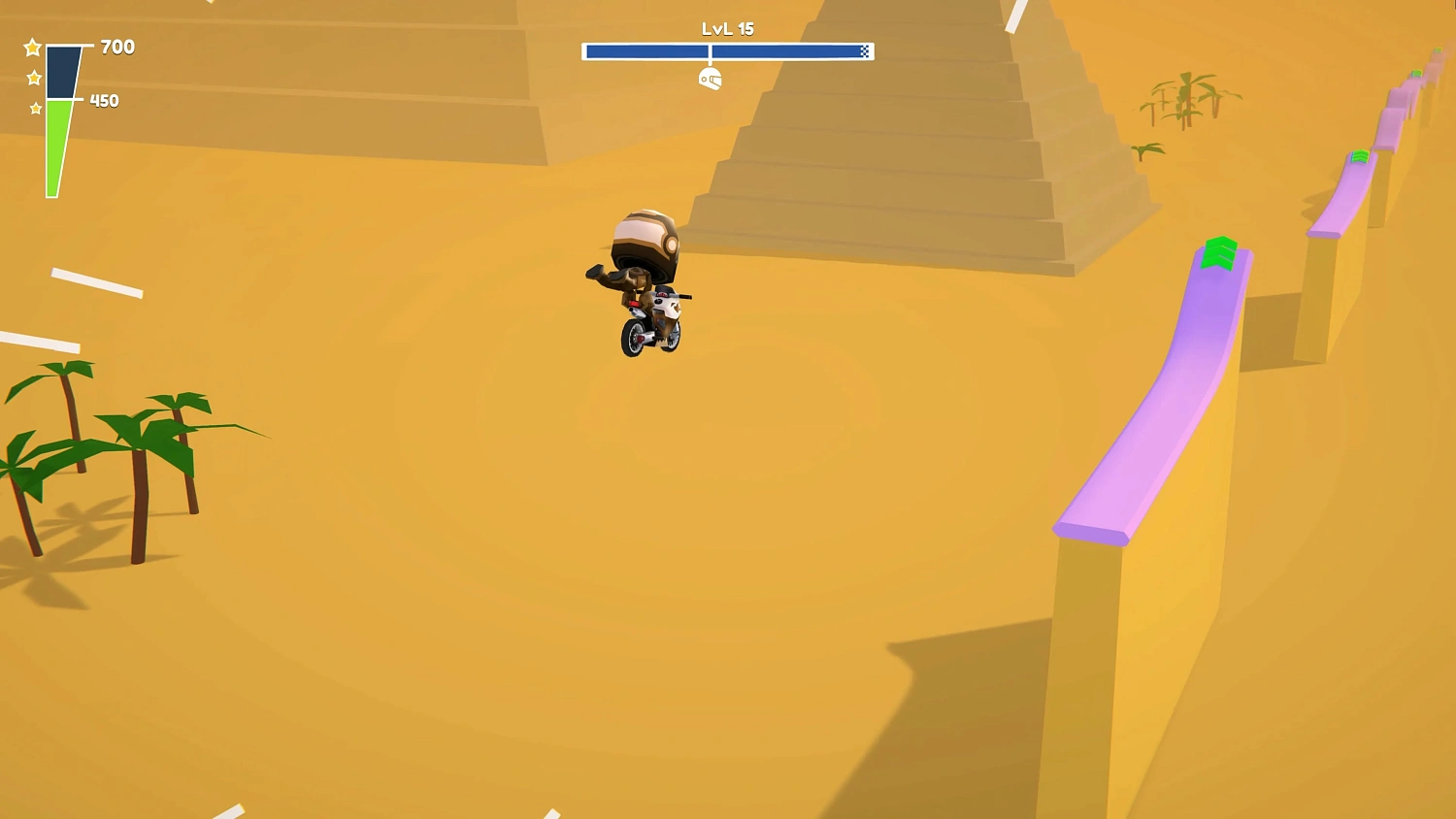Click the green portion of the score meter
This screenshot has height=819, width=1456.
(56, 146)
